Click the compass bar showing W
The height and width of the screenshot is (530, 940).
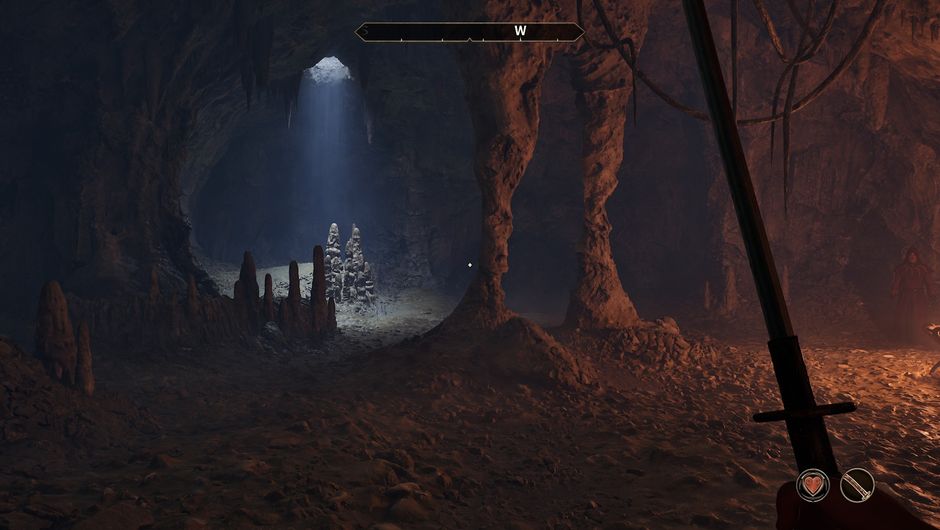click(470, 32)
